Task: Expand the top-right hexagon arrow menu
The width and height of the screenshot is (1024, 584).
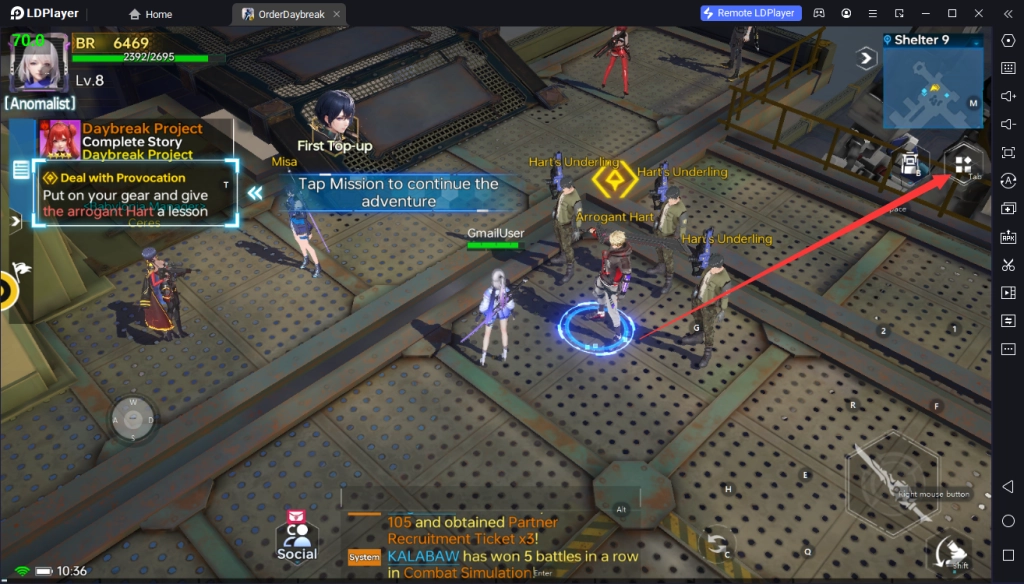Action: (864, 58)
